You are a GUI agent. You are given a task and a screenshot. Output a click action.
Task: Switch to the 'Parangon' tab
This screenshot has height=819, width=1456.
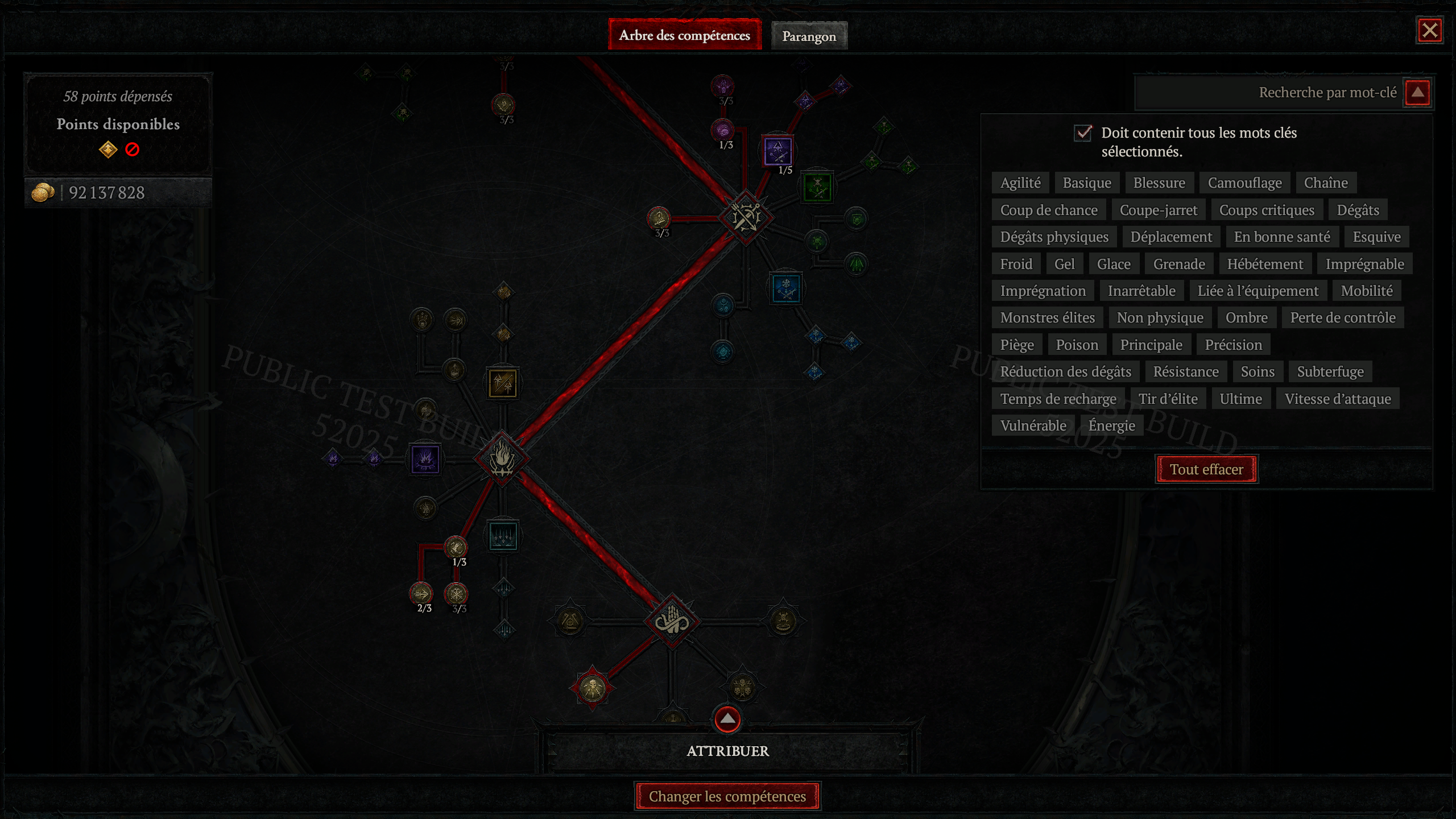[809, 35]
